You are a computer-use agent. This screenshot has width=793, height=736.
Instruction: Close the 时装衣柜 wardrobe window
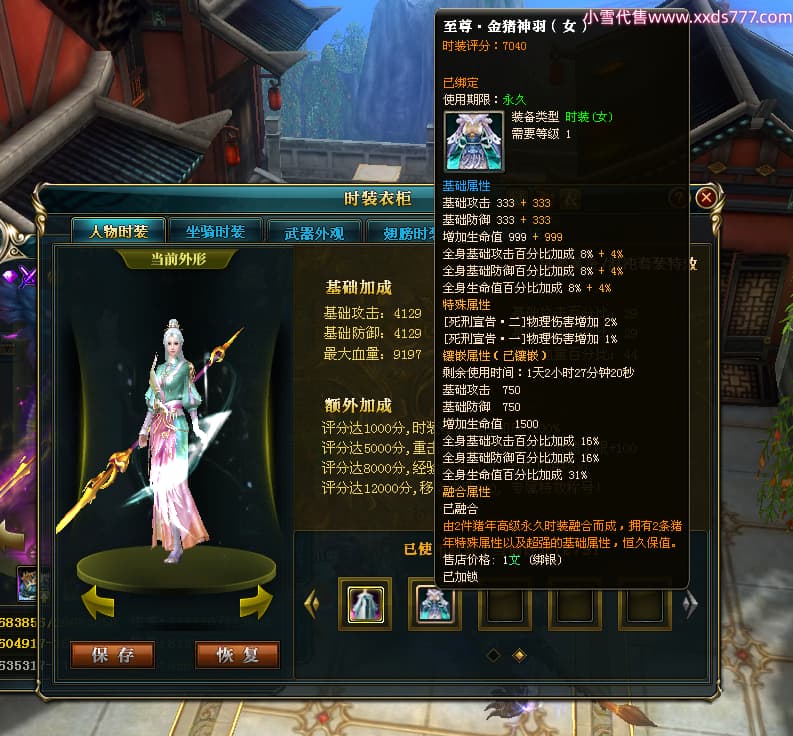pos(706,197)
